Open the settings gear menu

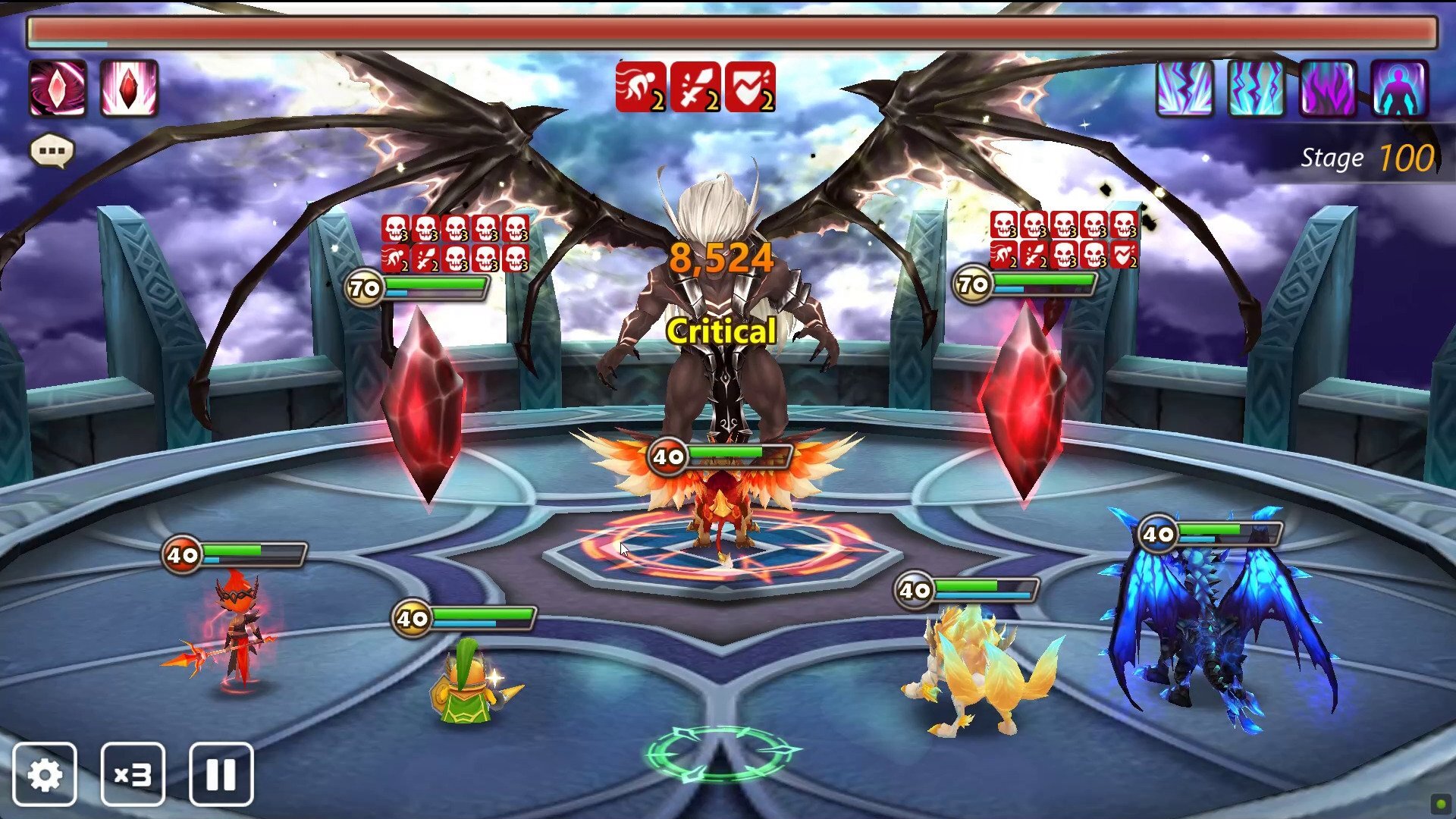pos(46,773)
